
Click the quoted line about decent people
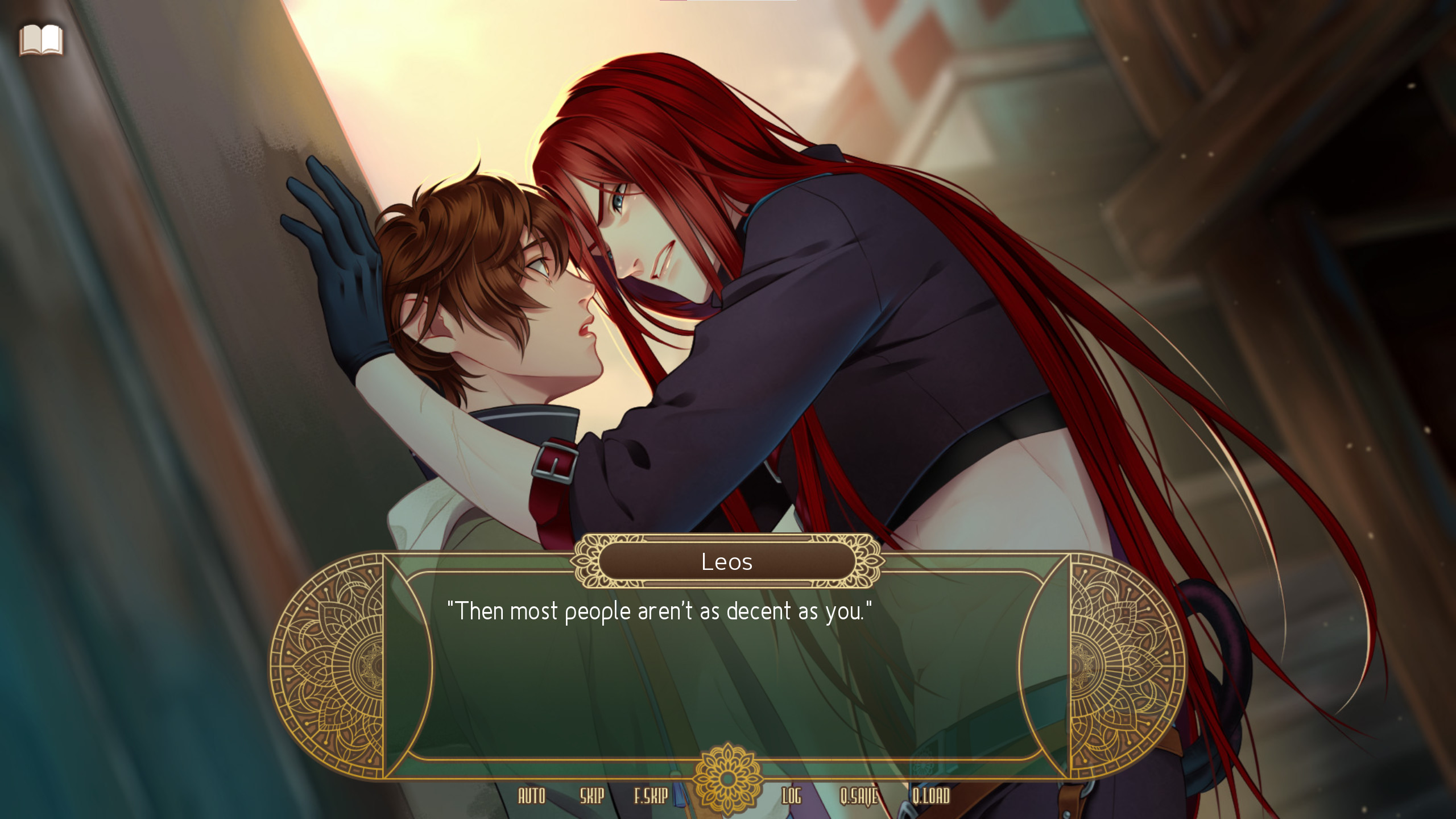[x=660, y=611]
